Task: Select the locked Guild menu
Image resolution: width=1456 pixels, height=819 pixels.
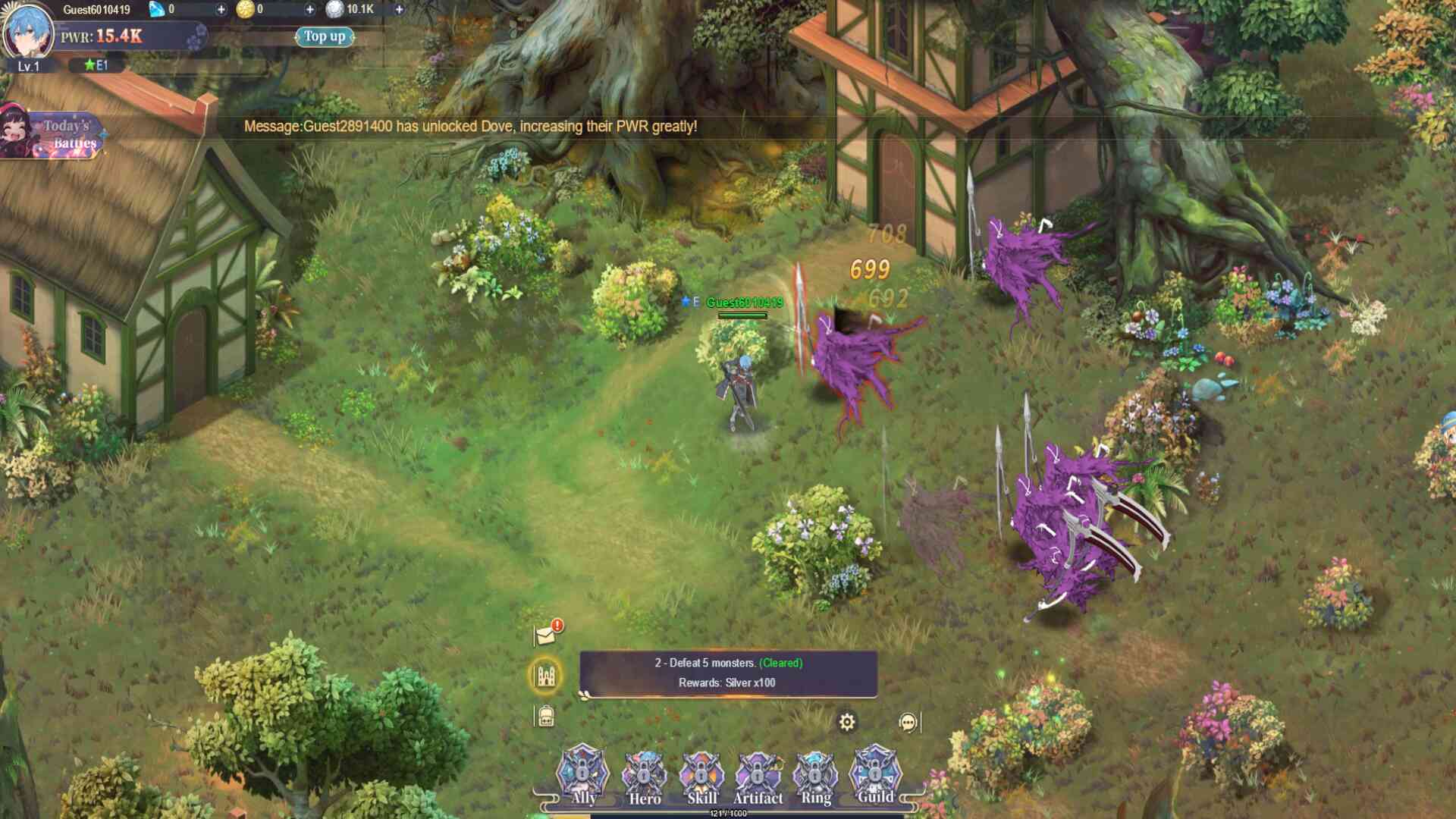Action: point(874,775)
